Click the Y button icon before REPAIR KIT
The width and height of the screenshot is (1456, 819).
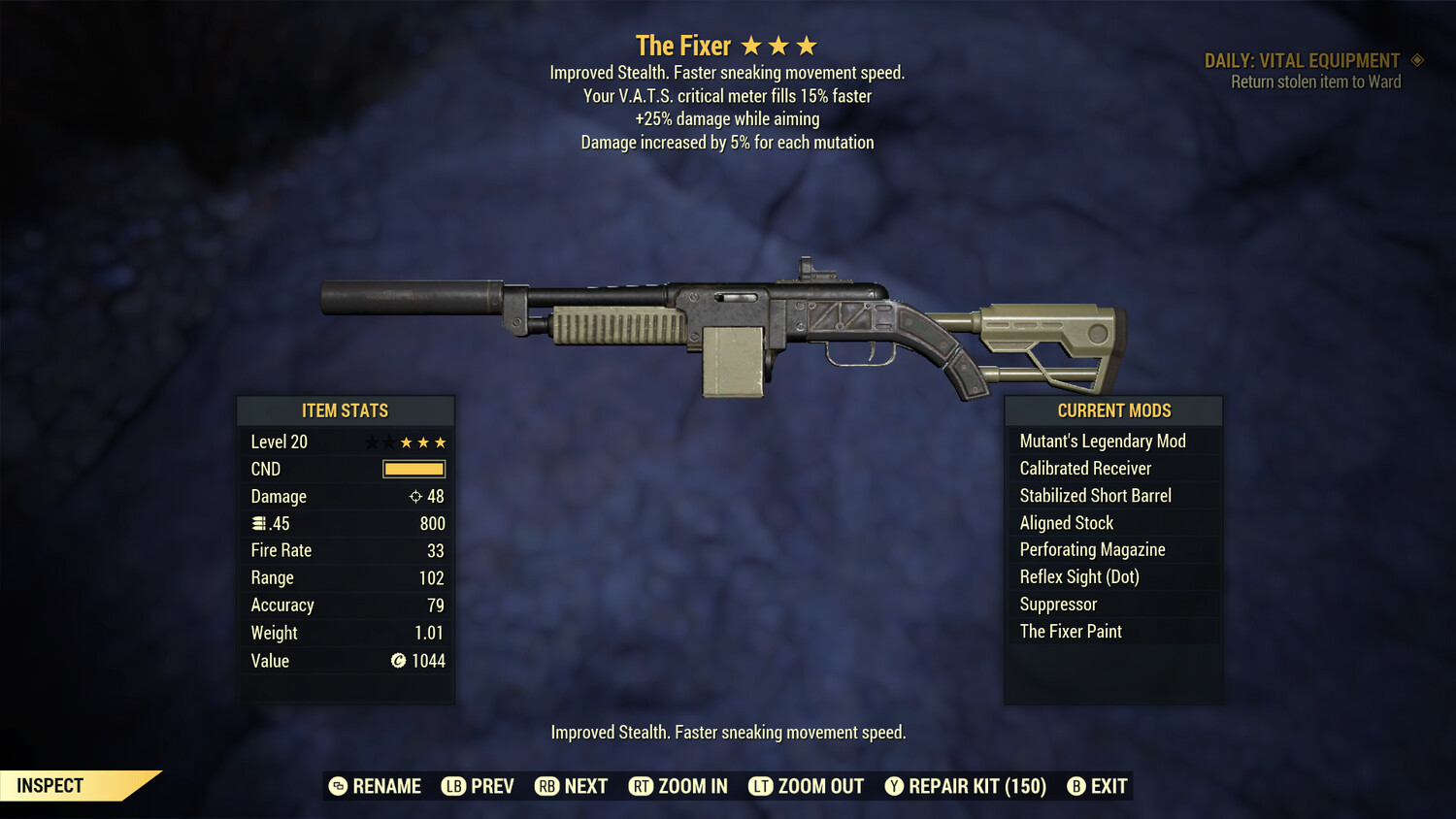[x=894, y=786]
